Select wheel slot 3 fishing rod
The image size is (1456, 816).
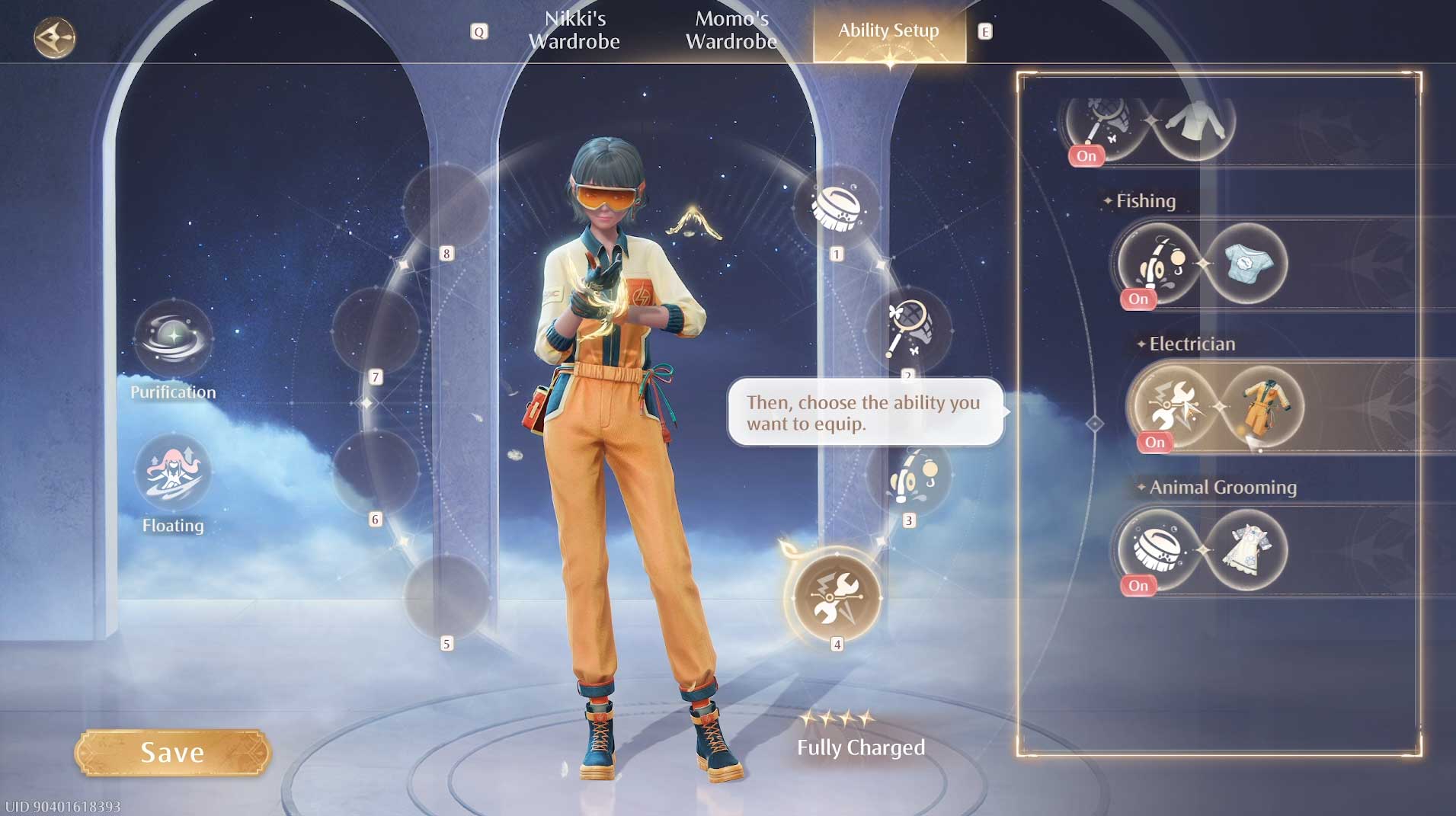pyautogui.click(x=909, y=475)
